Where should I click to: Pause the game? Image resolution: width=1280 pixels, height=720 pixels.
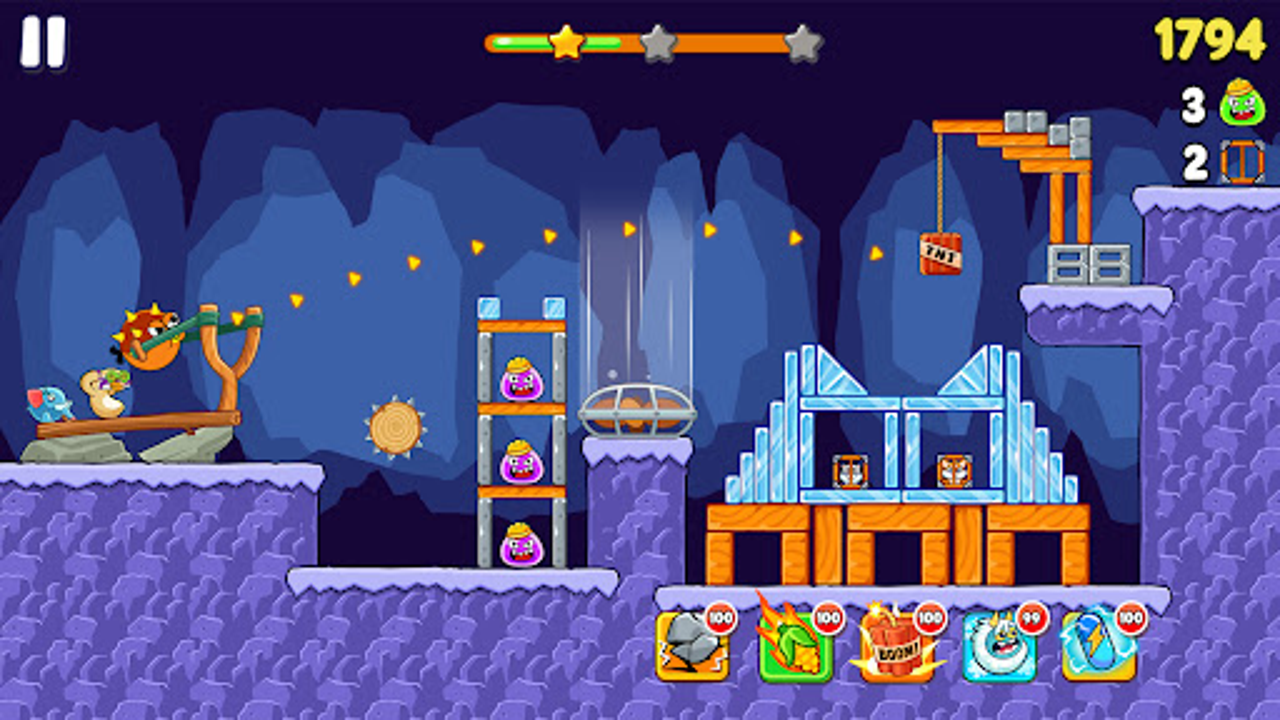tap(42, 42)
